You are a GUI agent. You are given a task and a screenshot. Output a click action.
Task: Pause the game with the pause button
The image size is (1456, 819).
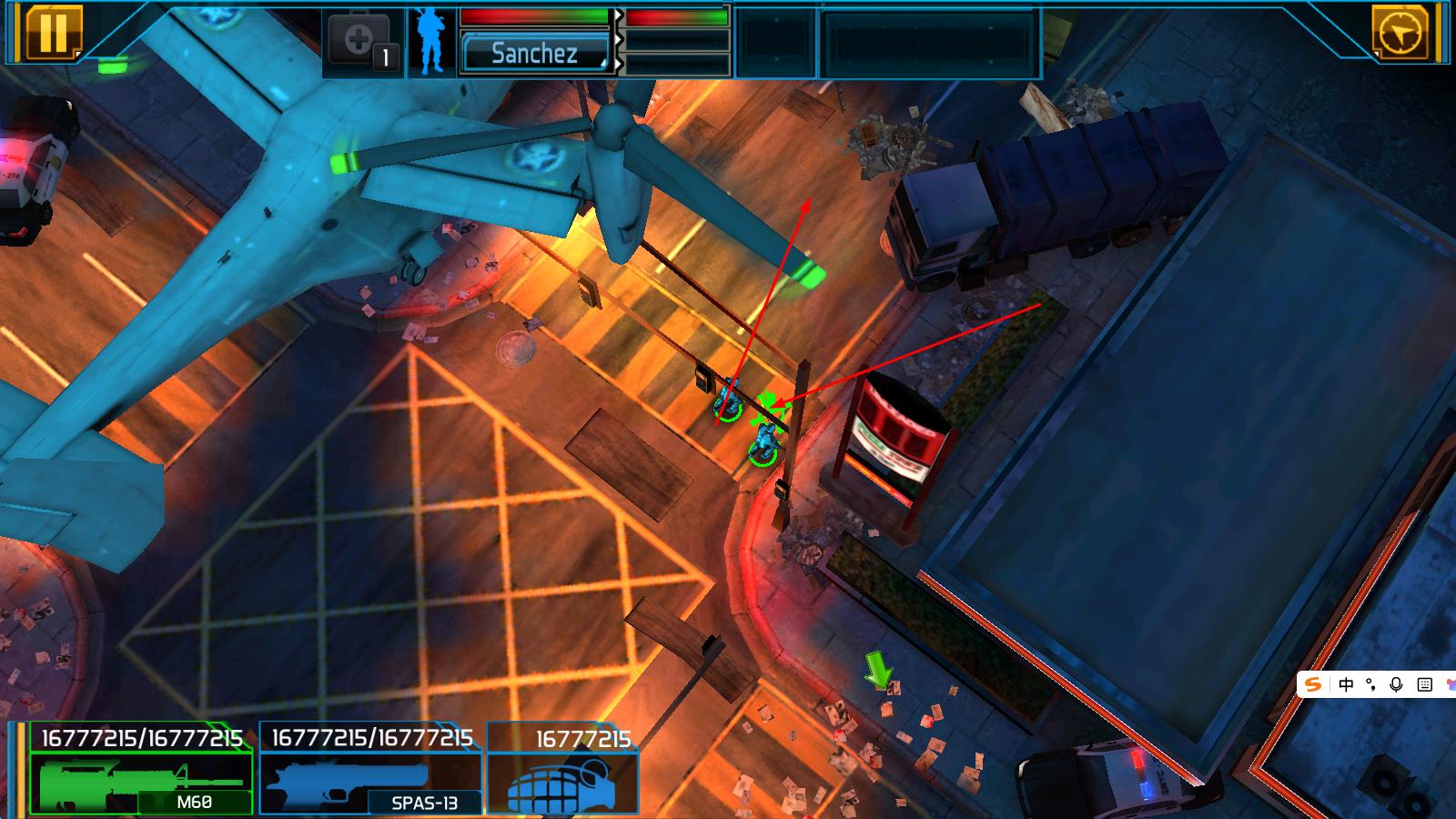point(53,32)
